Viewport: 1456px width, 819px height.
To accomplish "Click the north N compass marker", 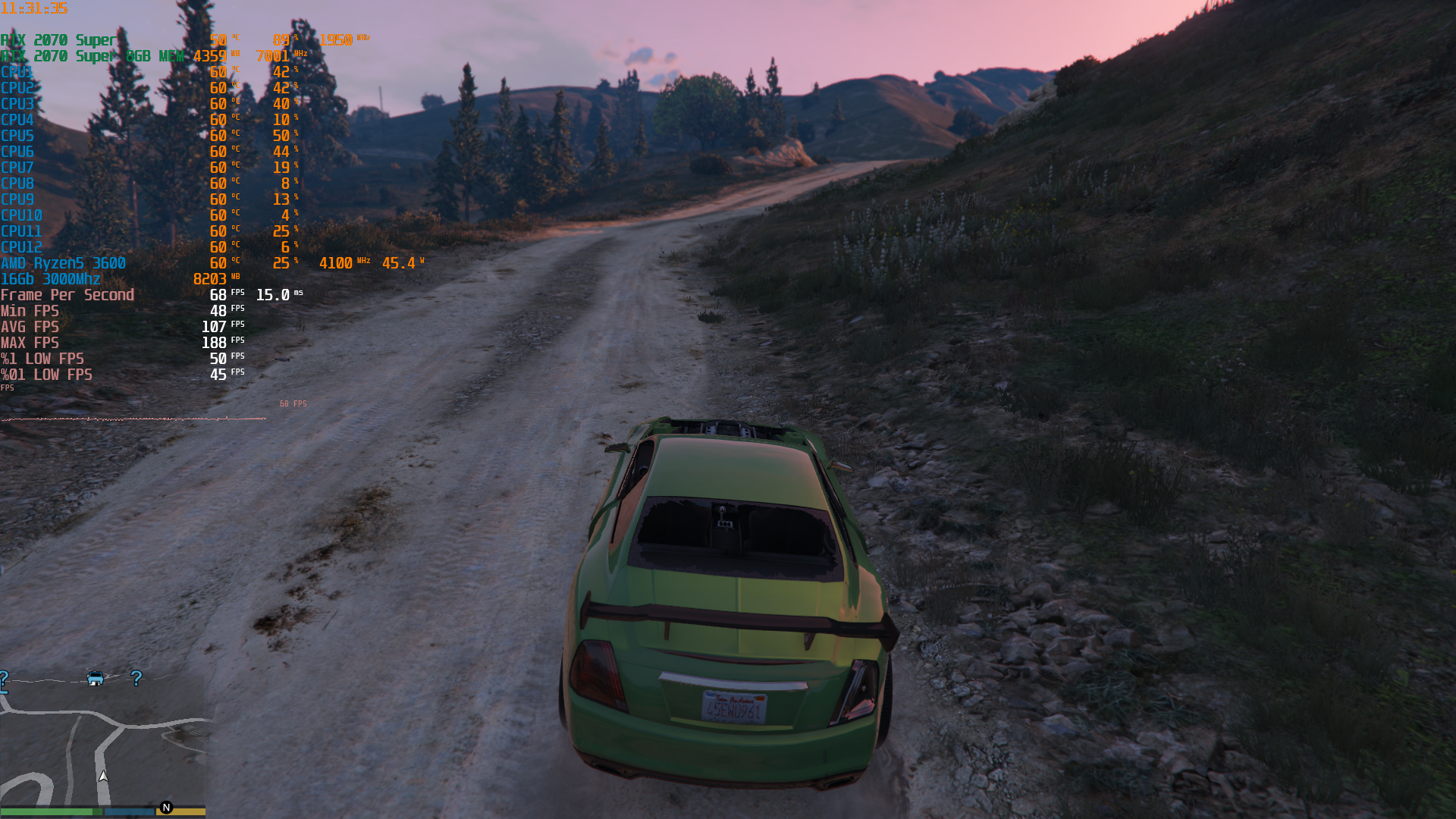I will tap(167, 808).
